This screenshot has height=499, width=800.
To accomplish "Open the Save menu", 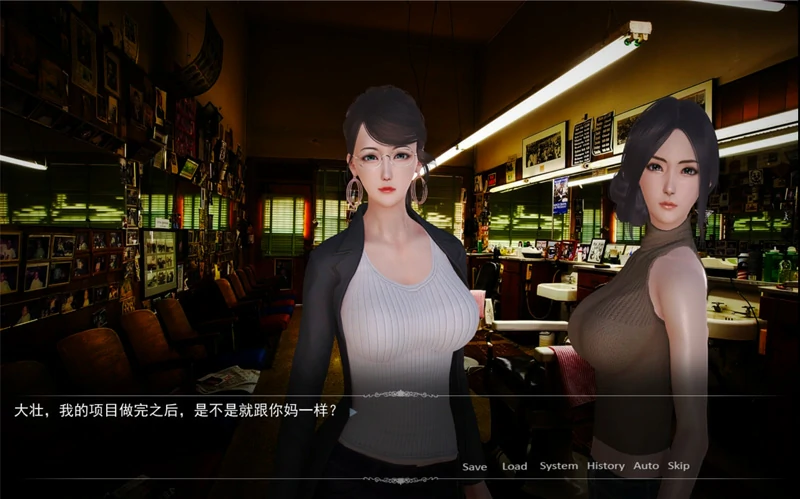I will (474, 466).
